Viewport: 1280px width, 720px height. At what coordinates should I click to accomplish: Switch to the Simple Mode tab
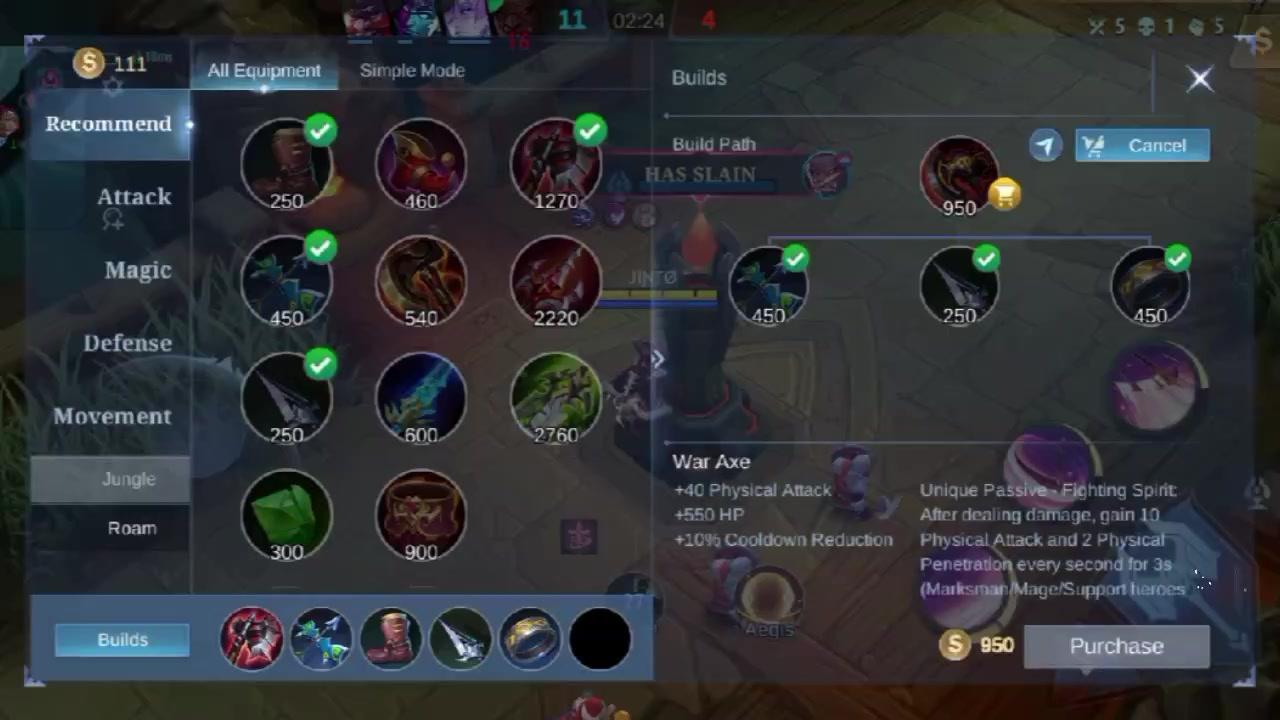point(412,70)
